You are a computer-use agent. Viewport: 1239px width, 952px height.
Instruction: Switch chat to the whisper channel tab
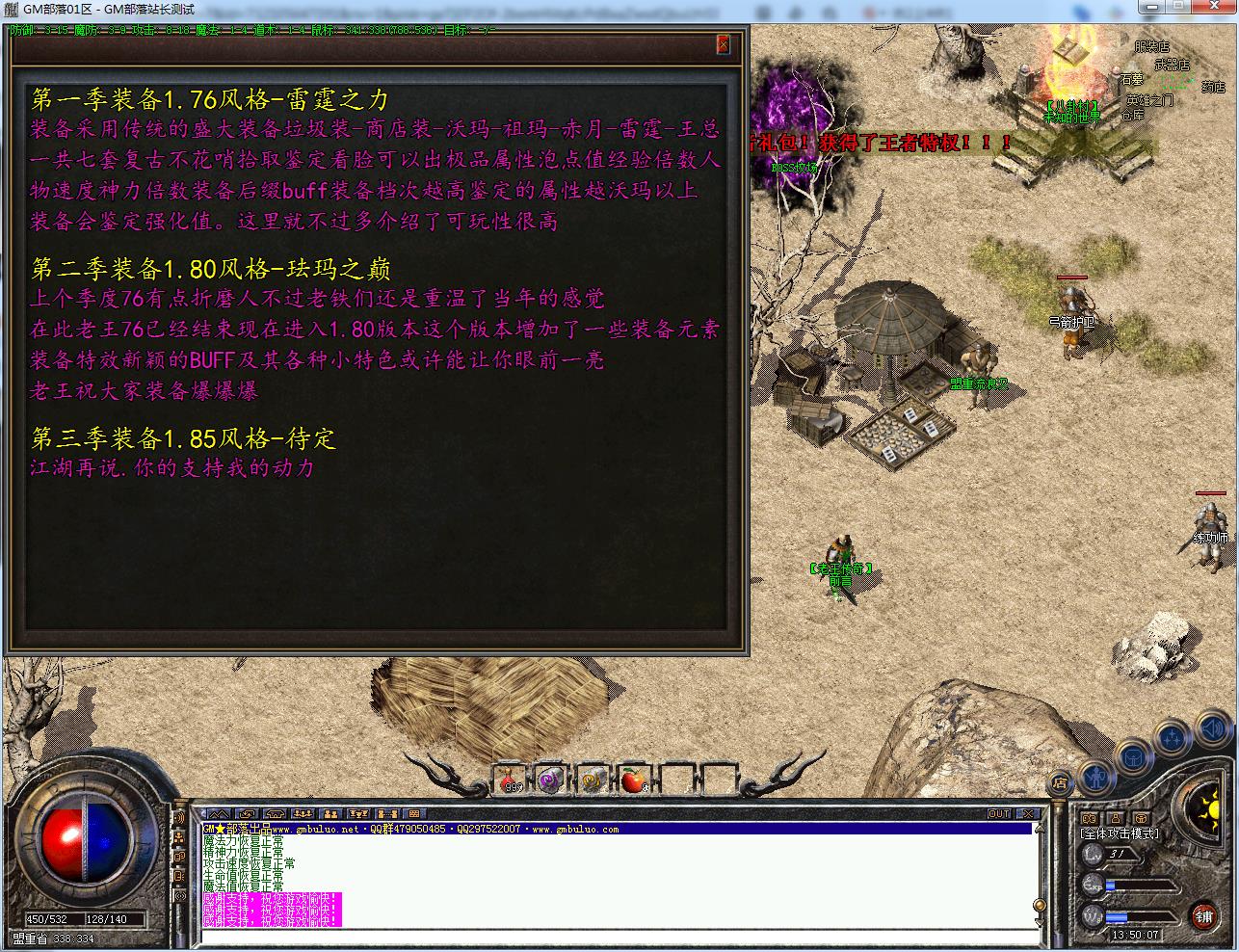point(386,814)
